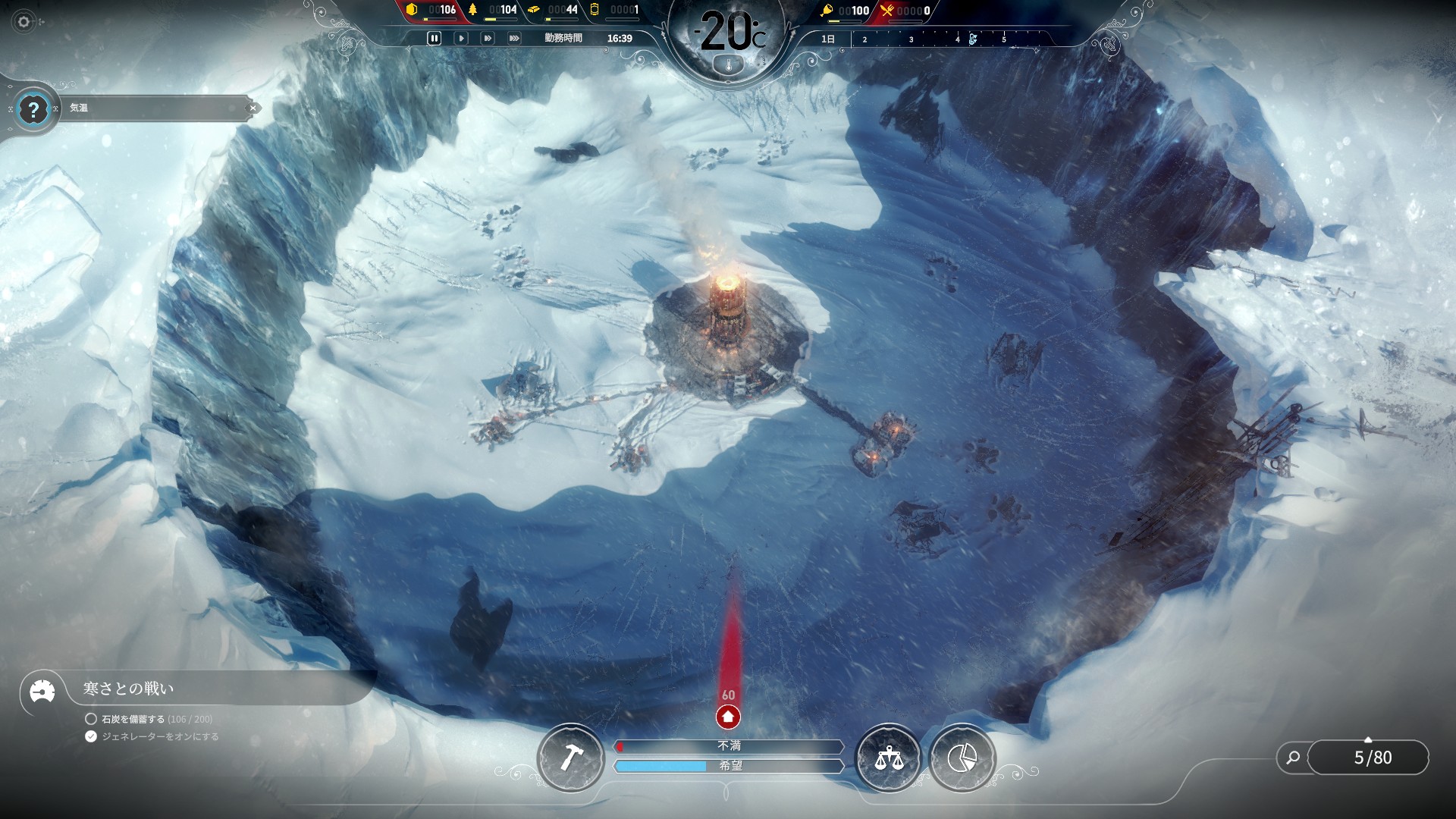Set game speed to double fast-forward
The image size is (1456, 819).
tap(488, 38)
